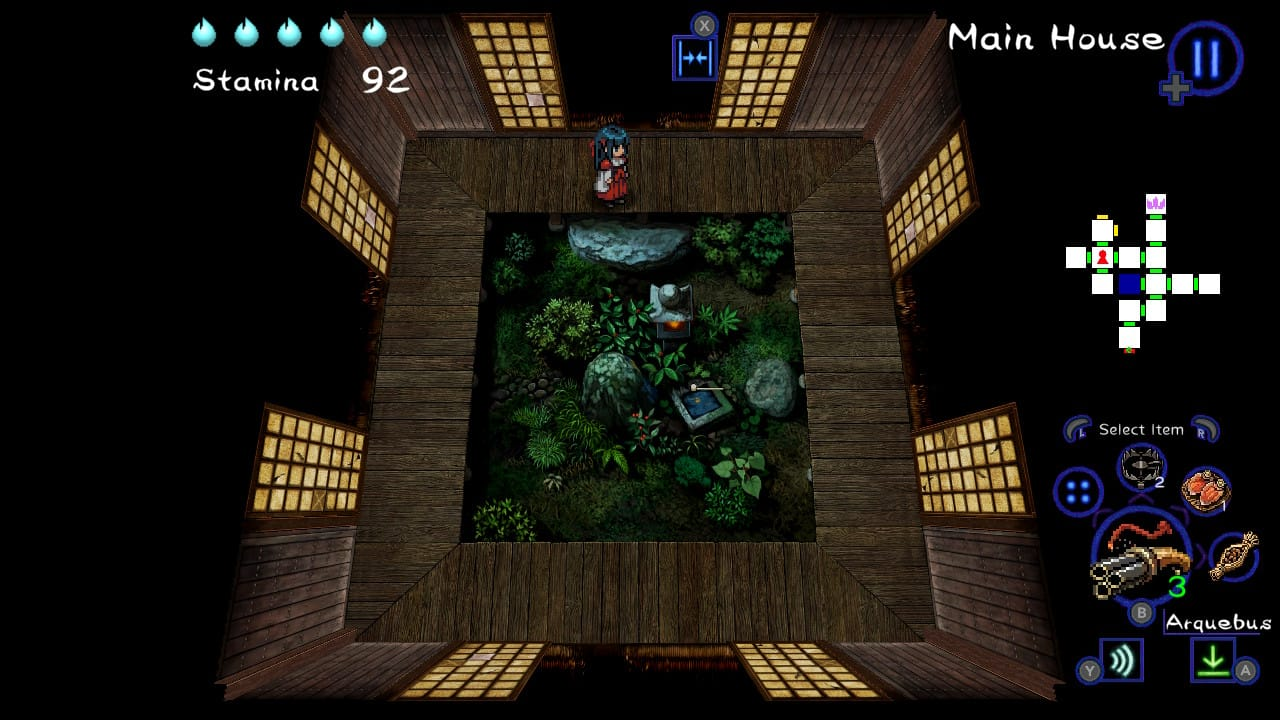Cycle to next item with right arrow
Image resolution: width=1280 pixels, height=720 pixels.
tap(1204, 429)
